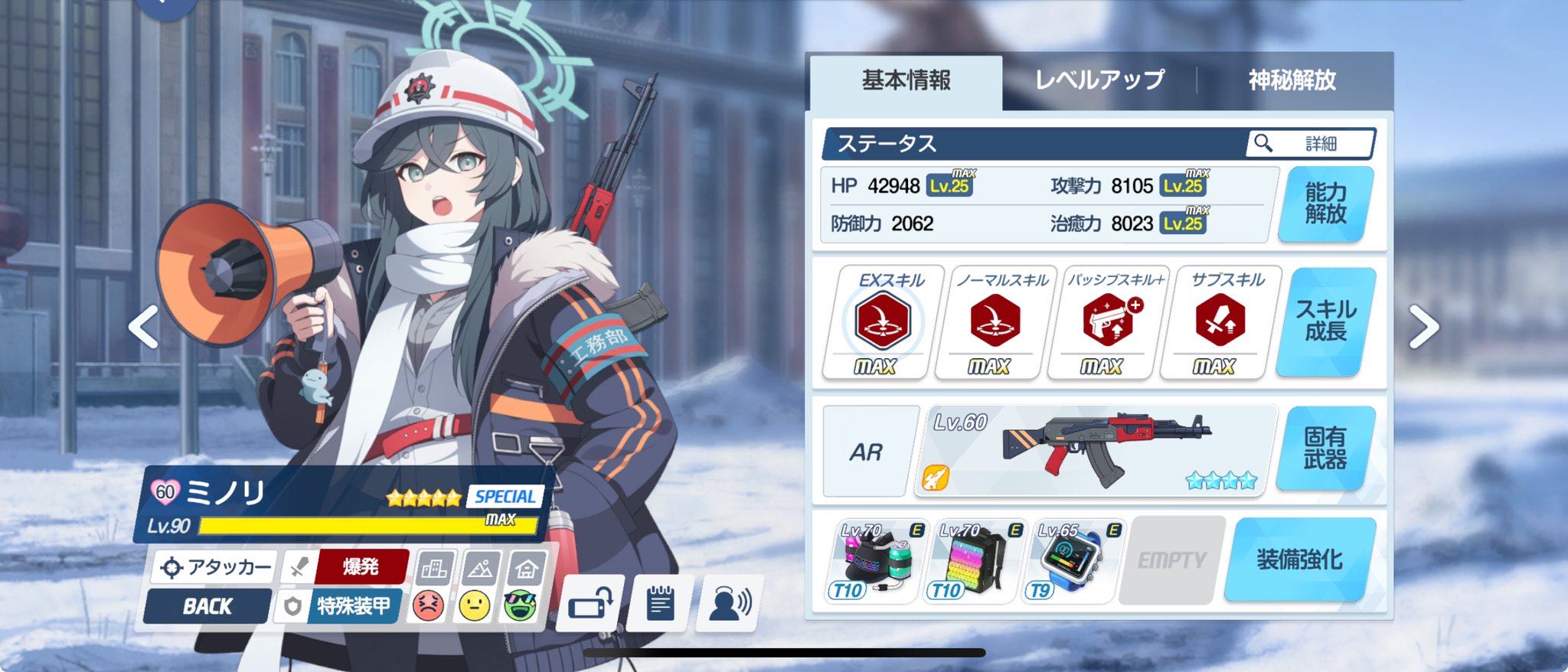This screenshot has width=1568, height=672.
Task: Inspect the パッシブスキル+ pistol icon
Action: pos(1107,321)
